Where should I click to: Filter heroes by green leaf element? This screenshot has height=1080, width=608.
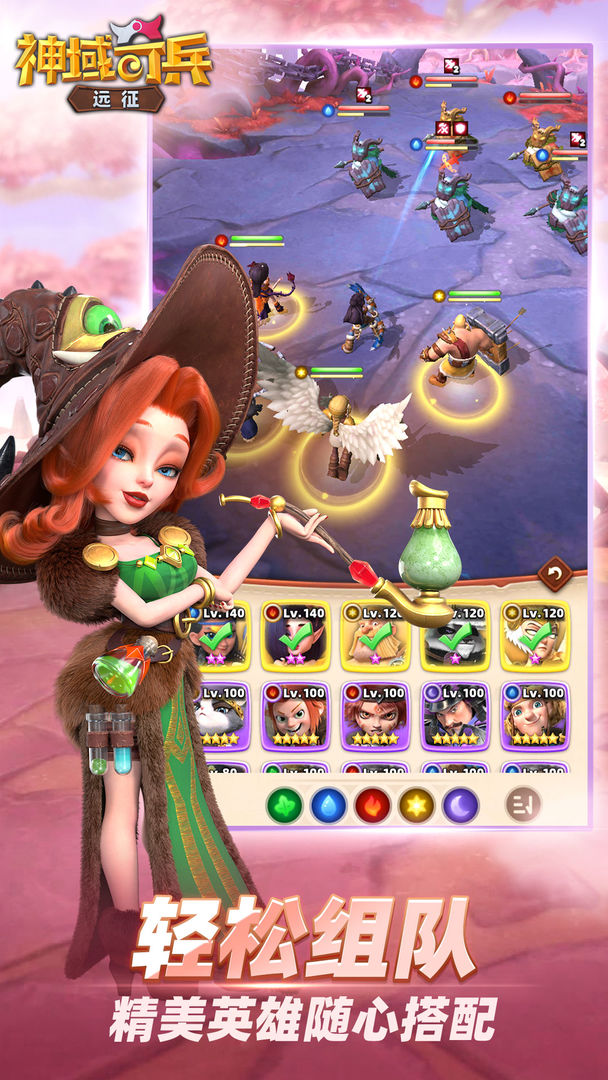click(284, 804)
